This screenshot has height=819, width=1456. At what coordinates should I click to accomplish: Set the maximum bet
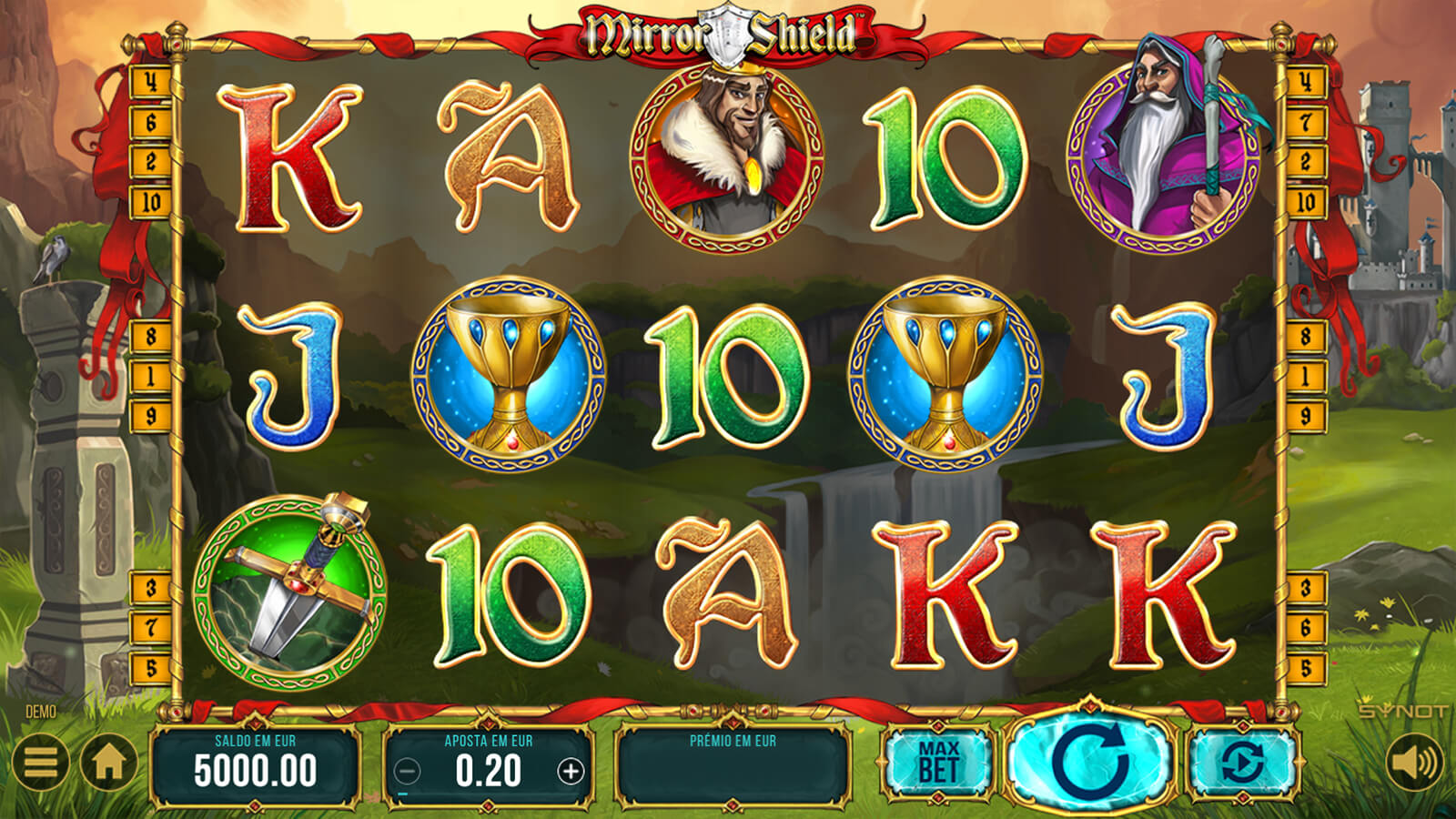938,763
